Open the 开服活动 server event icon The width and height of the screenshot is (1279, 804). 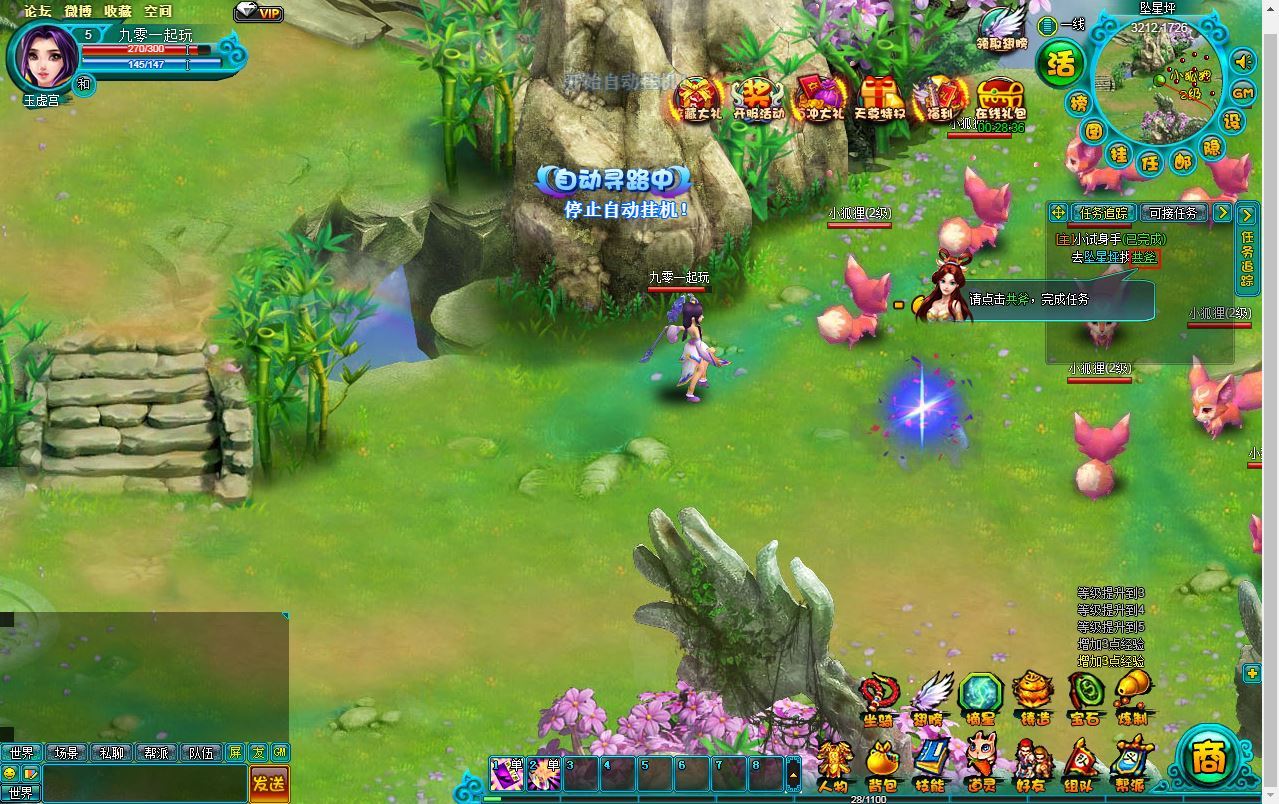[759, 98]
